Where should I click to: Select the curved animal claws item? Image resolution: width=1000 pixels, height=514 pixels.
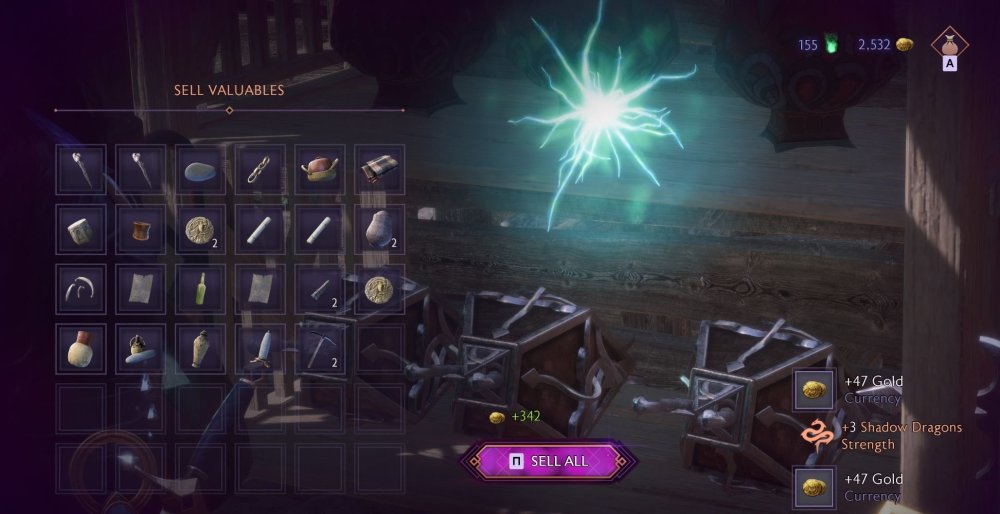tap(80, 289)
